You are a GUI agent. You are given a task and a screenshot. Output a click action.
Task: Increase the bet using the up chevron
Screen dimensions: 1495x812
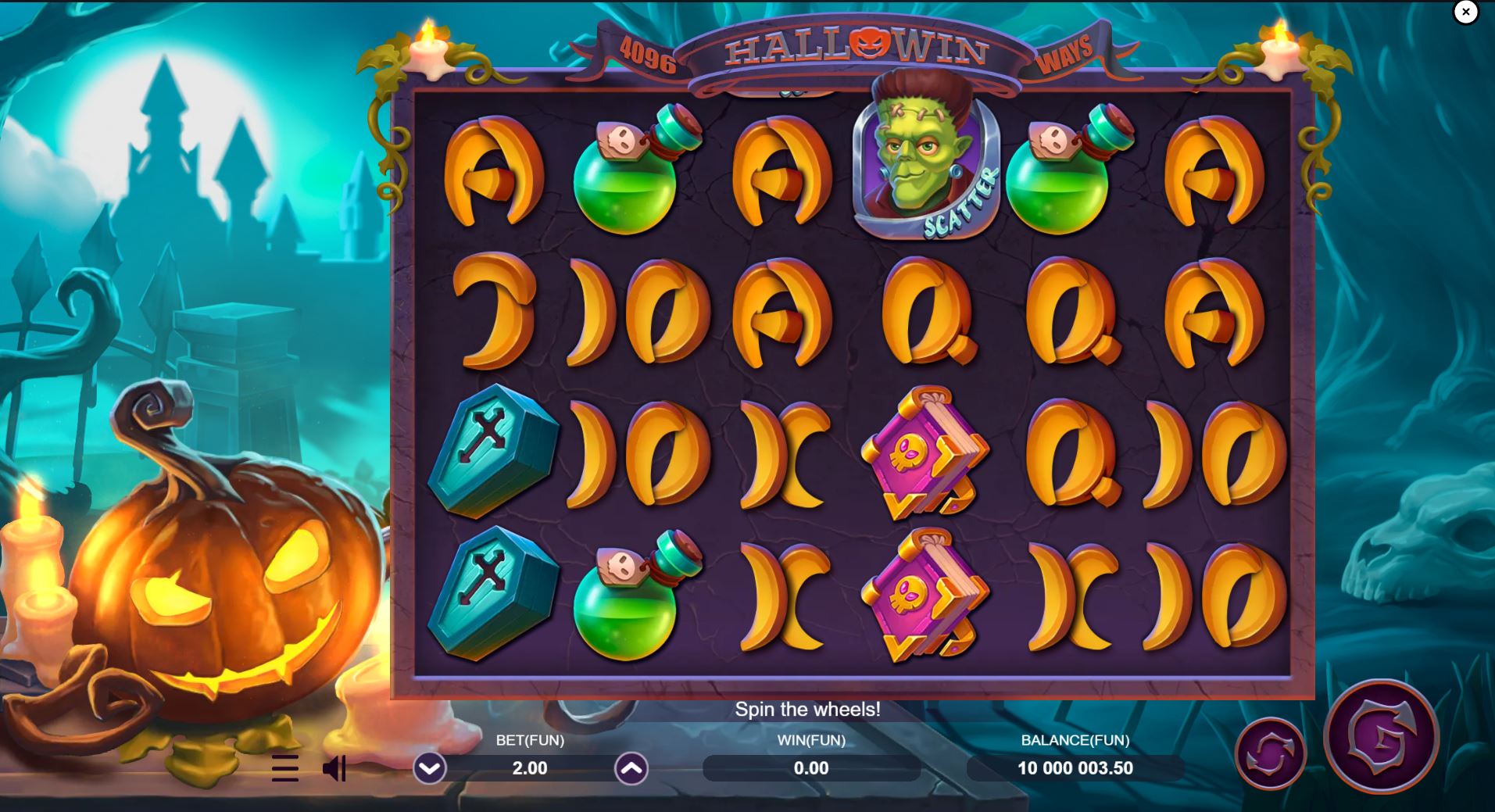point(630,768)
